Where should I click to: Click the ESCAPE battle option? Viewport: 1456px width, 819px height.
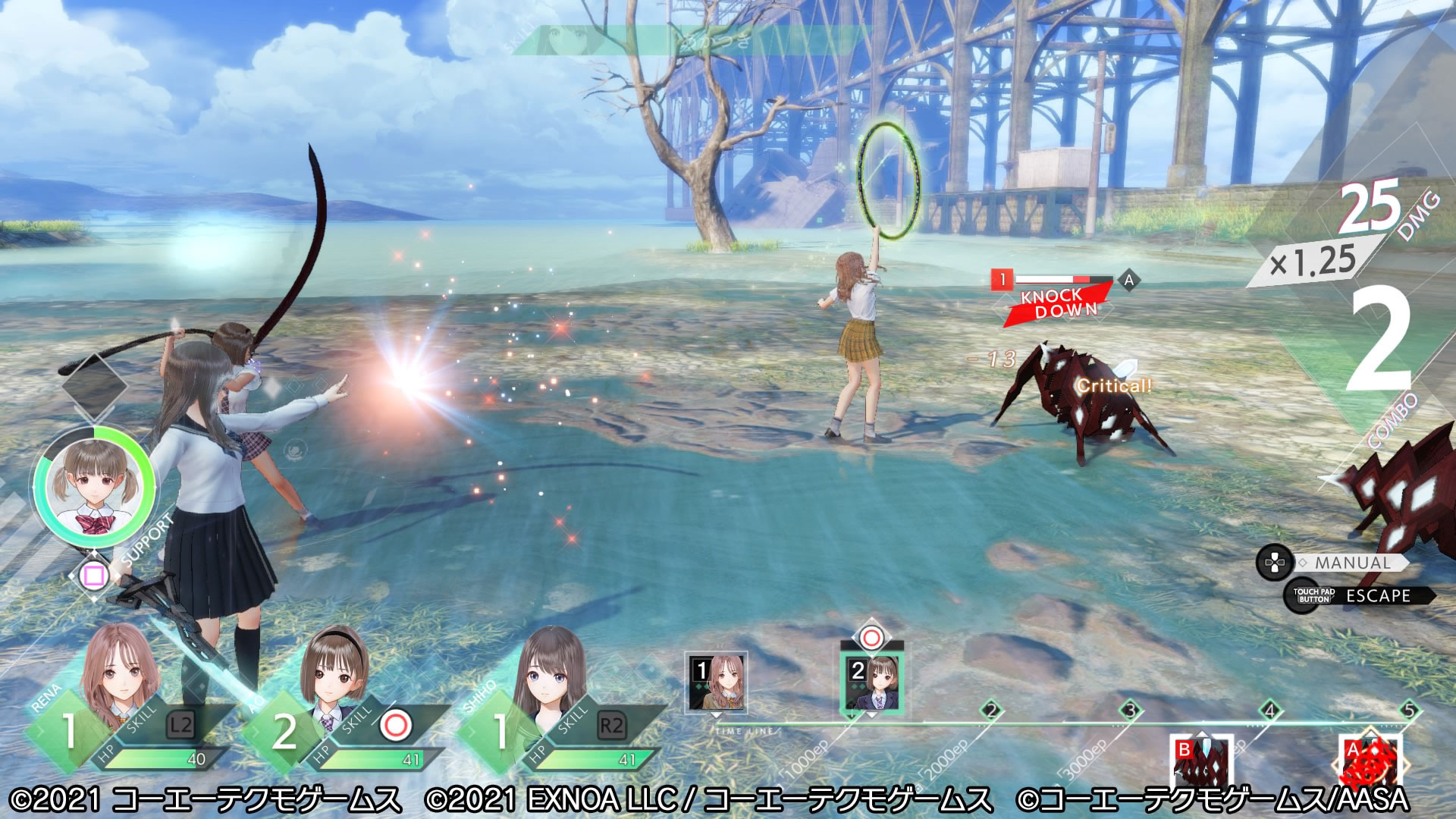[x=1377, y=596]
